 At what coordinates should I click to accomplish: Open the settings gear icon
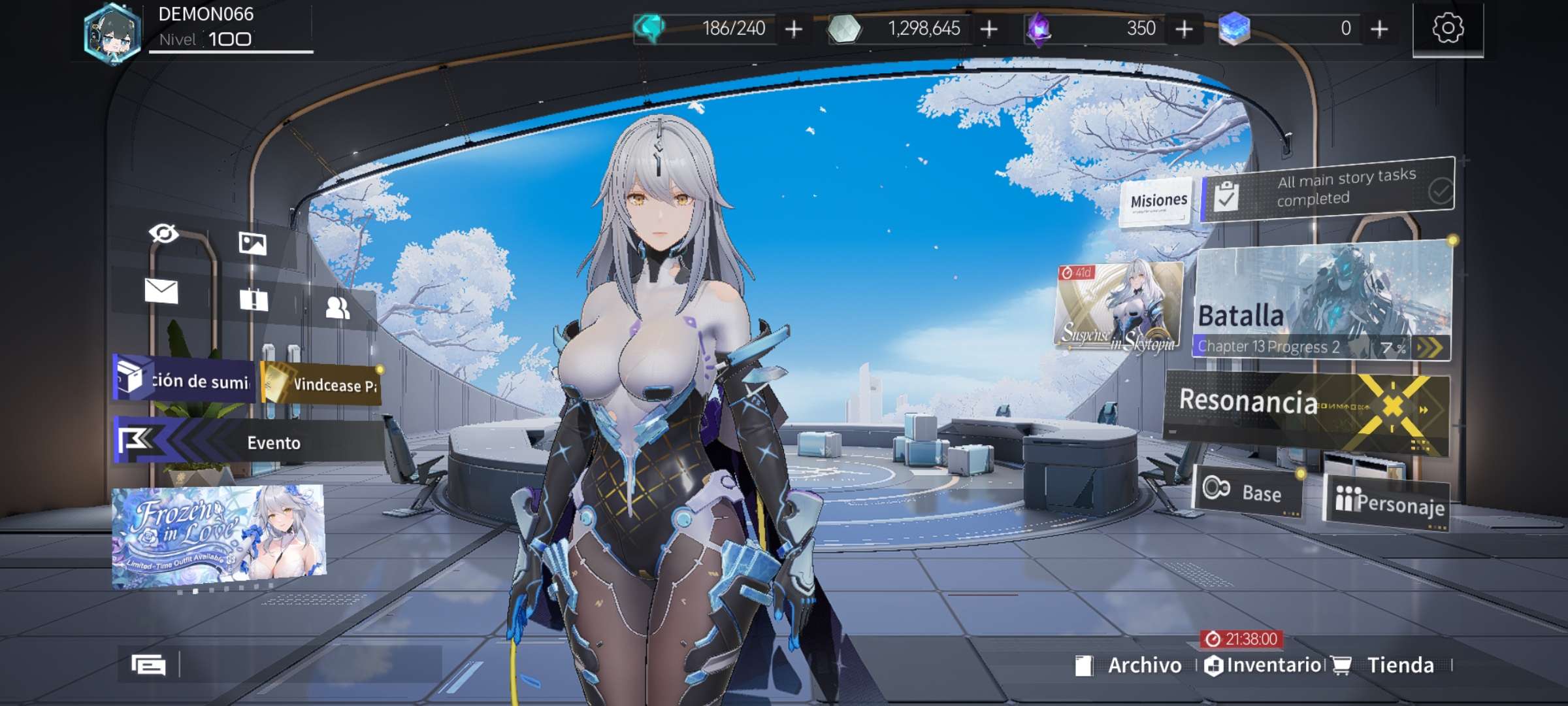(1448, 28)
